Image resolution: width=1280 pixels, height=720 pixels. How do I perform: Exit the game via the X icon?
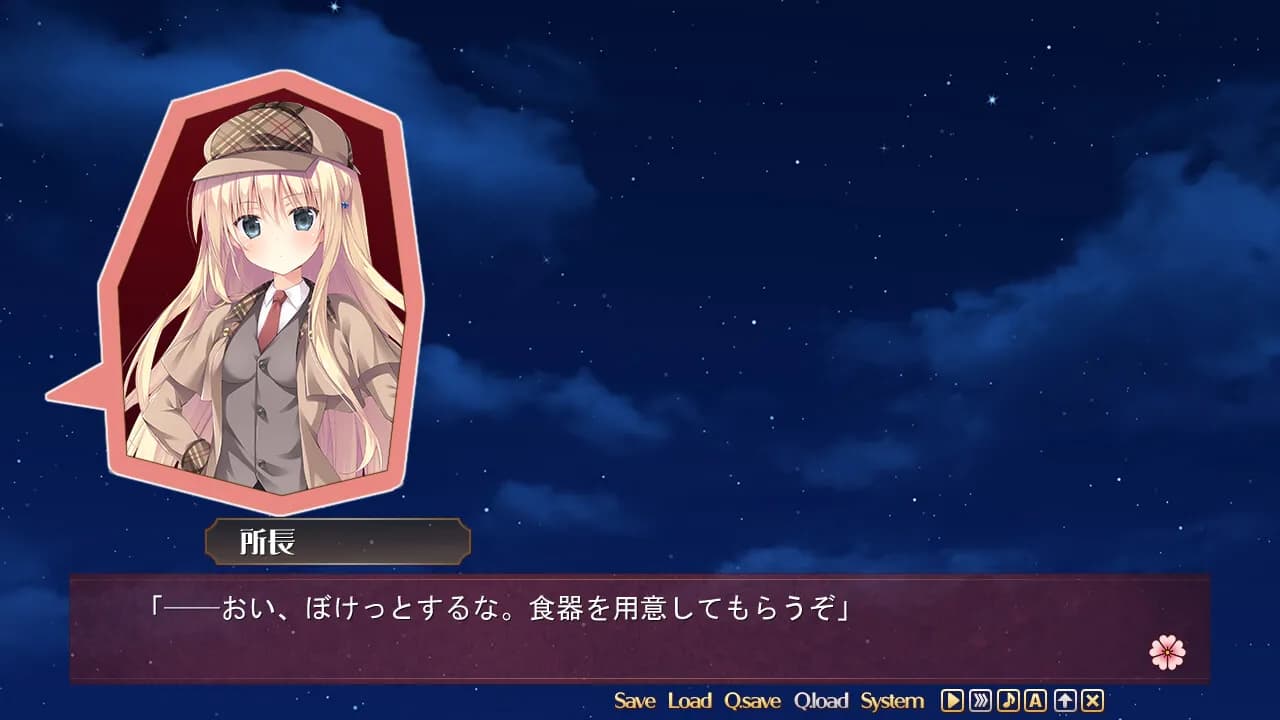1092,701
